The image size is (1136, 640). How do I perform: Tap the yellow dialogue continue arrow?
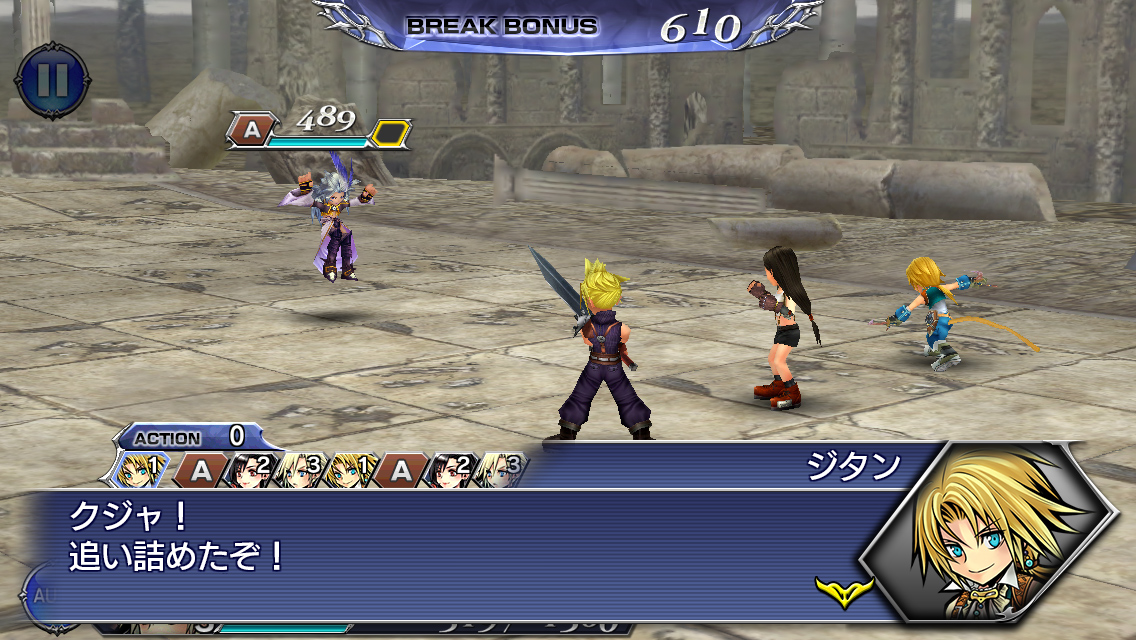[843, 590]
